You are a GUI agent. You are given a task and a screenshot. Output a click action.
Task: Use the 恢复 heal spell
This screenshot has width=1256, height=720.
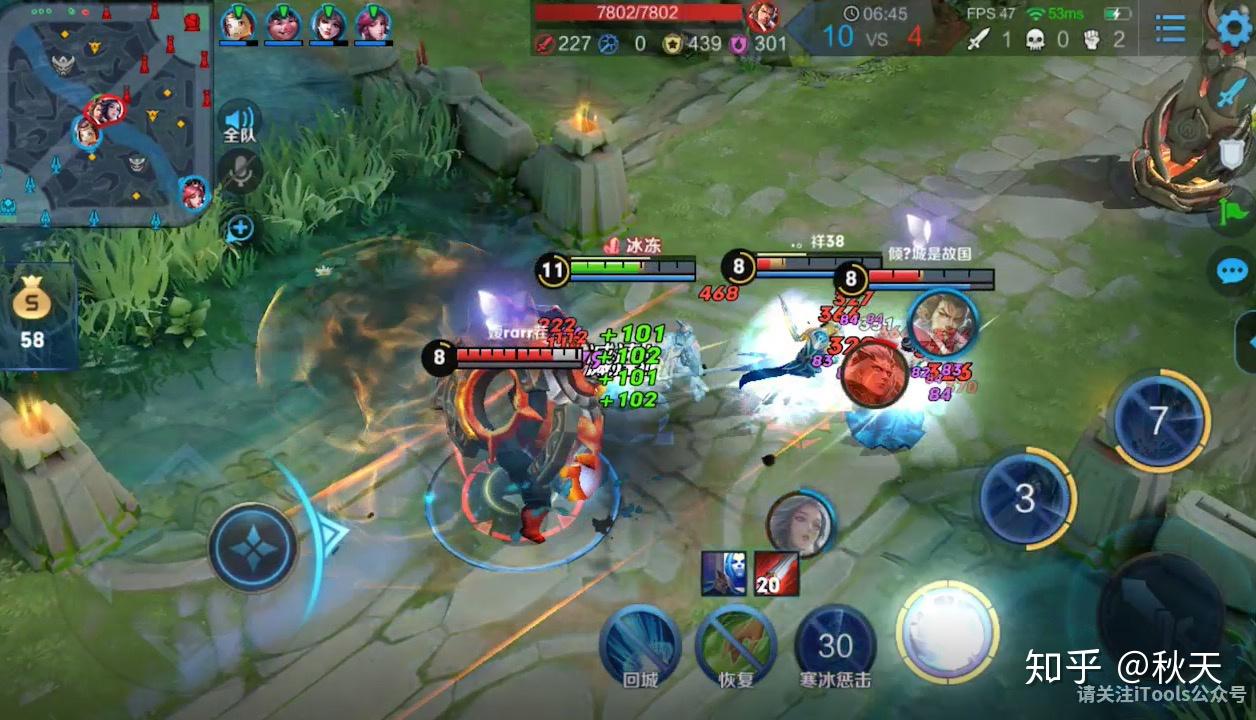[736, 641]
